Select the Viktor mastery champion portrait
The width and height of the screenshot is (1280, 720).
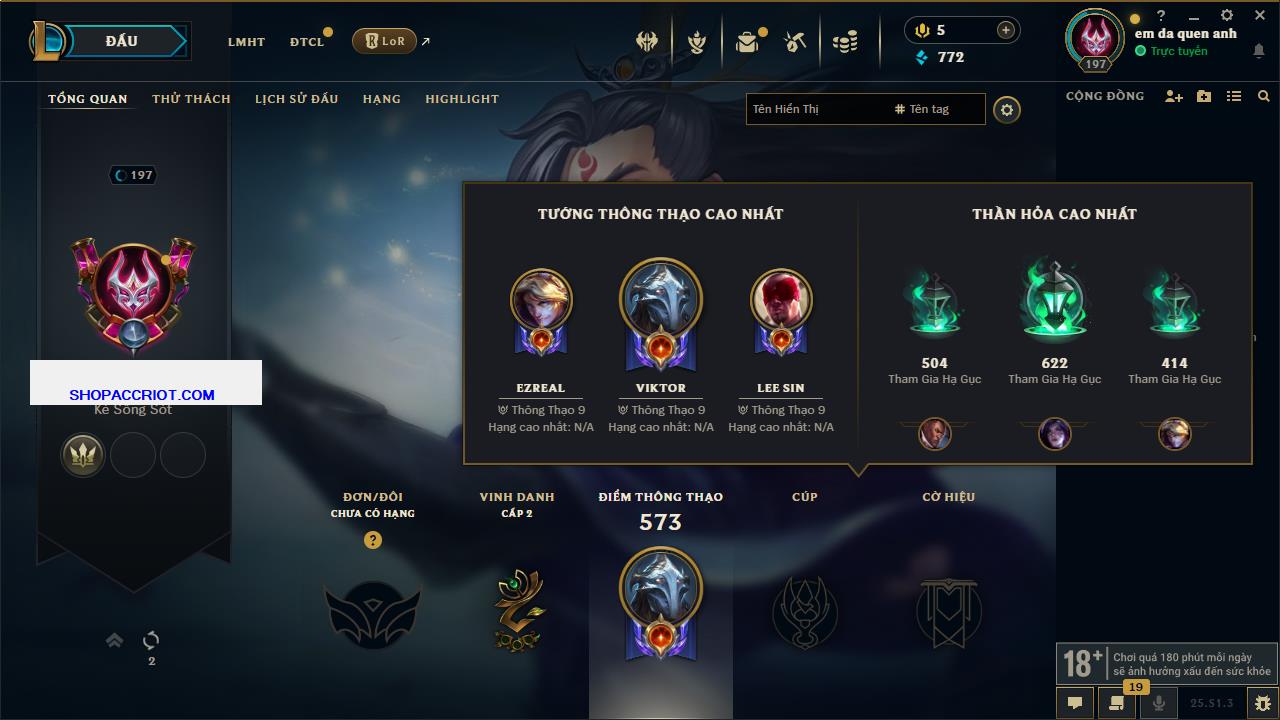coord(660,302)
